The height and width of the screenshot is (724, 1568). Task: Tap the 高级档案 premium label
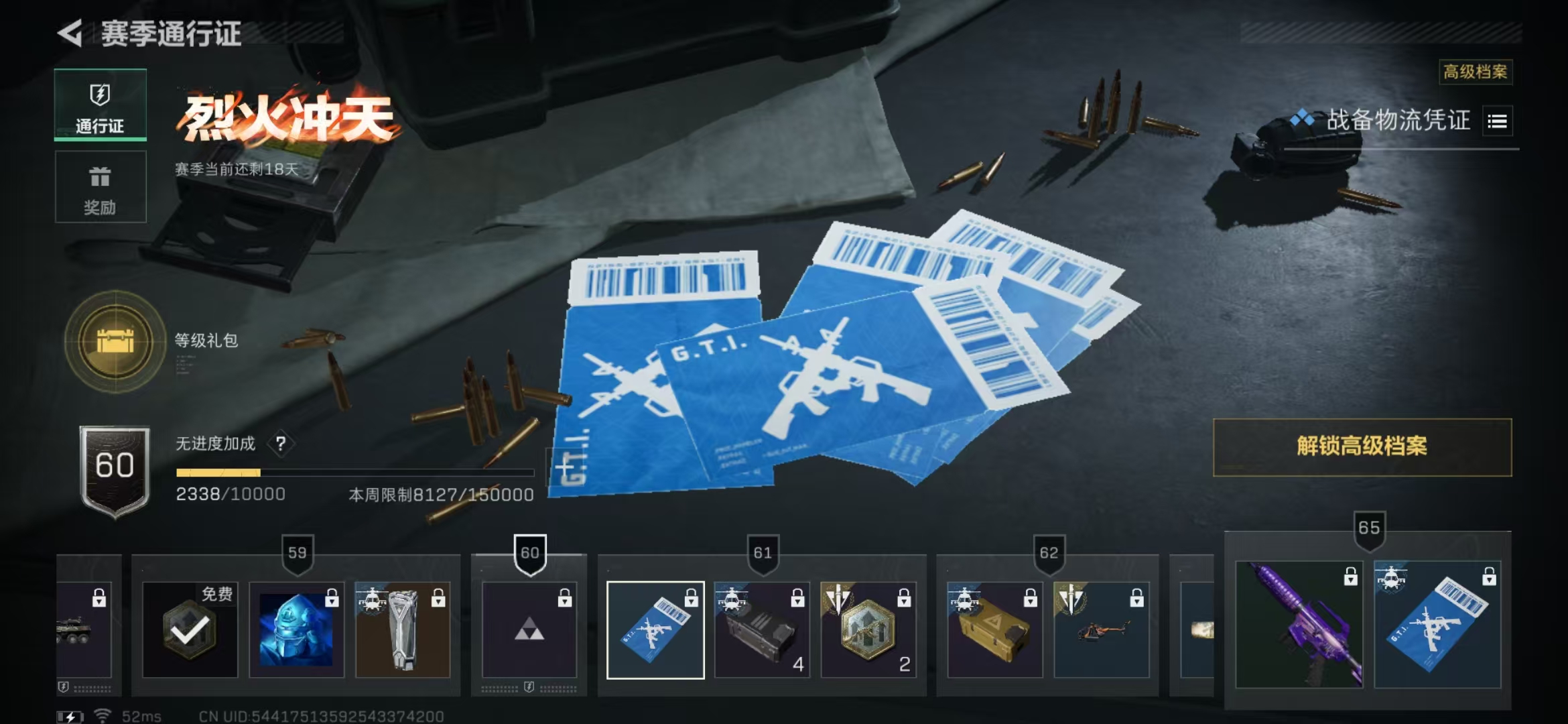(1475, 72)
